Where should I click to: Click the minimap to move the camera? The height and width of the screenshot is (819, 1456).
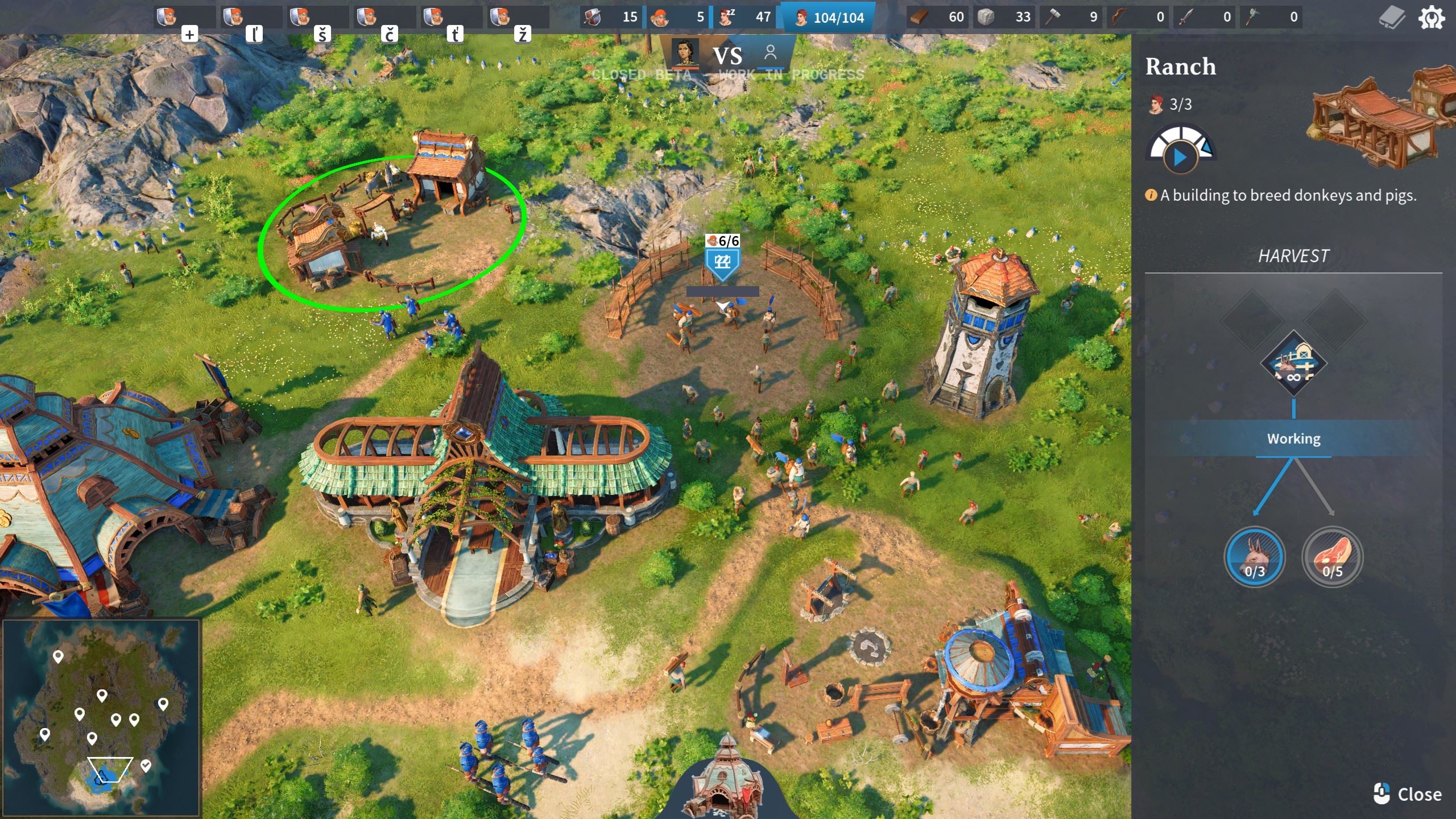101,718
